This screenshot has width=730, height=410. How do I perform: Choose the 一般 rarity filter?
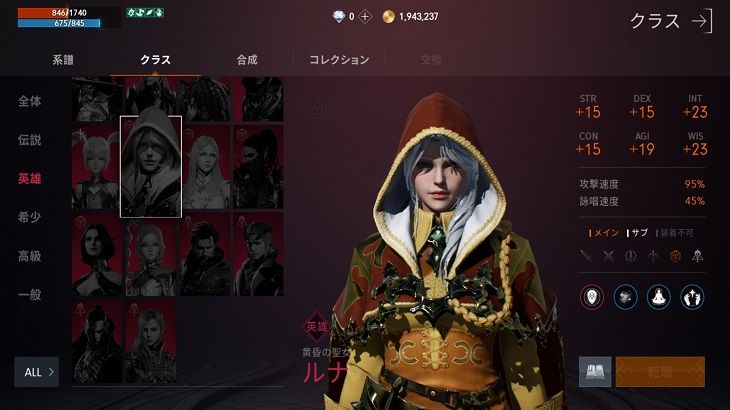(x=30, y=295)
